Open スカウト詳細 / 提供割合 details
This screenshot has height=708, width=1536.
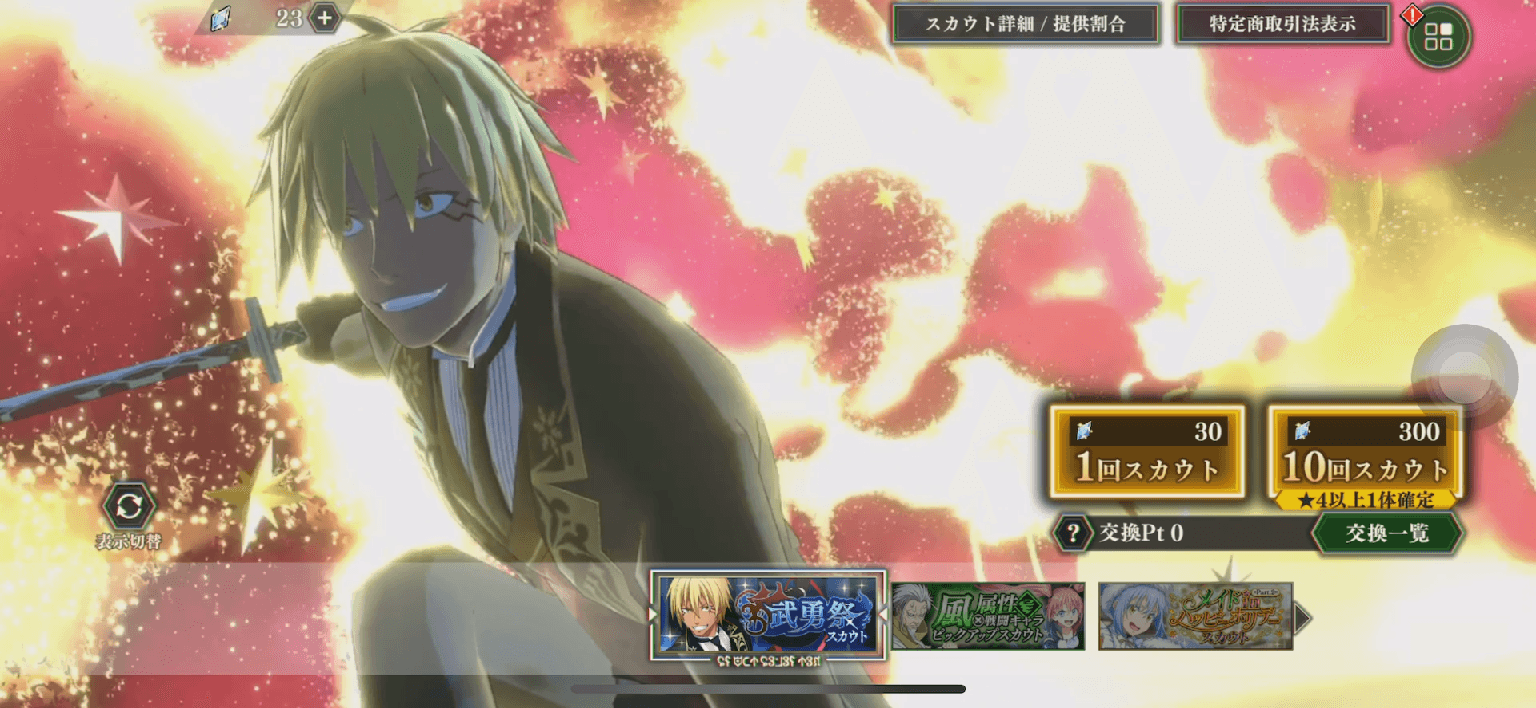coord(1025,24)
